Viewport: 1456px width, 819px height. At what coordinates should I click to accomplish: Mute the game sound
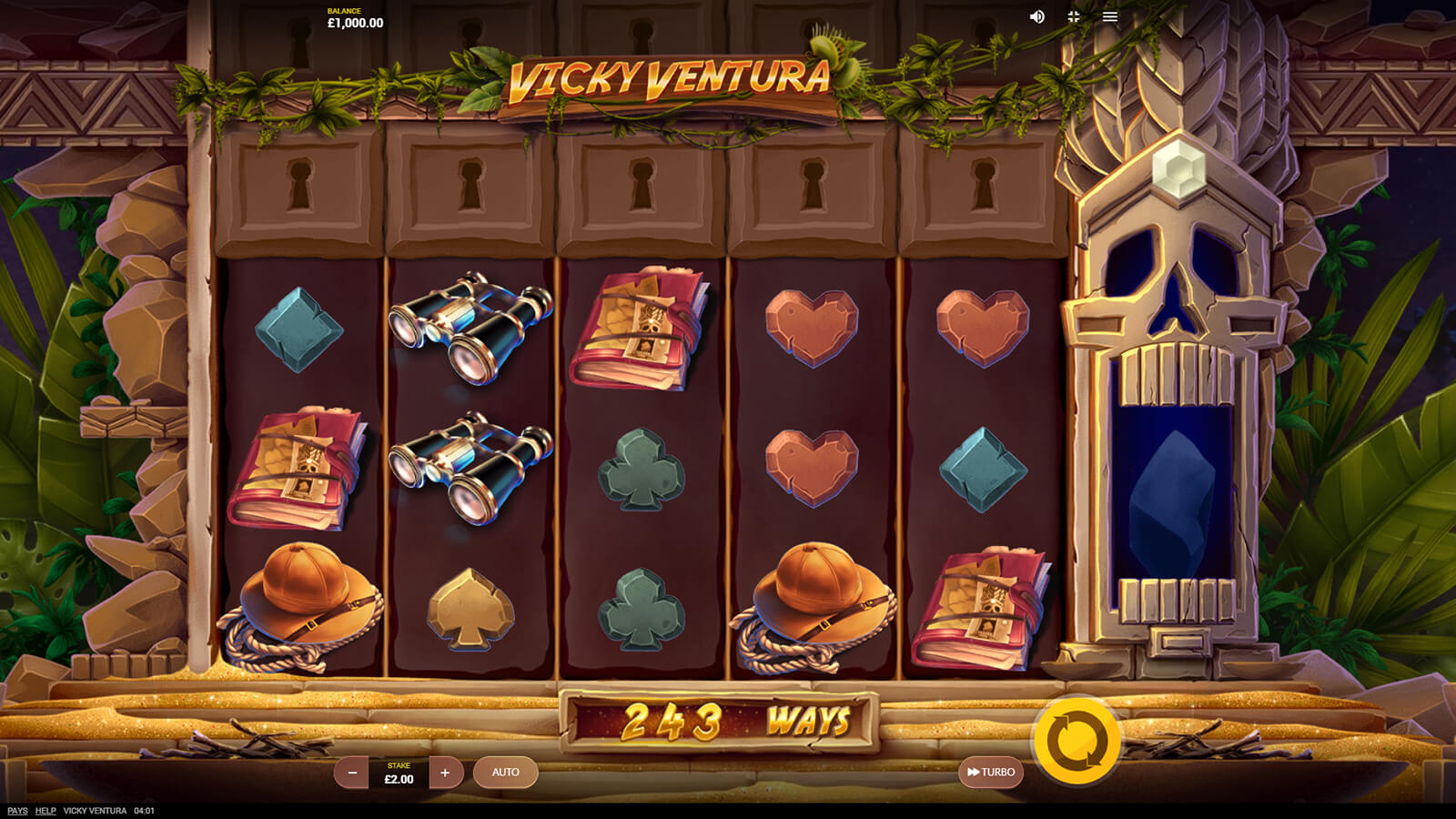tap(1036, 17)
